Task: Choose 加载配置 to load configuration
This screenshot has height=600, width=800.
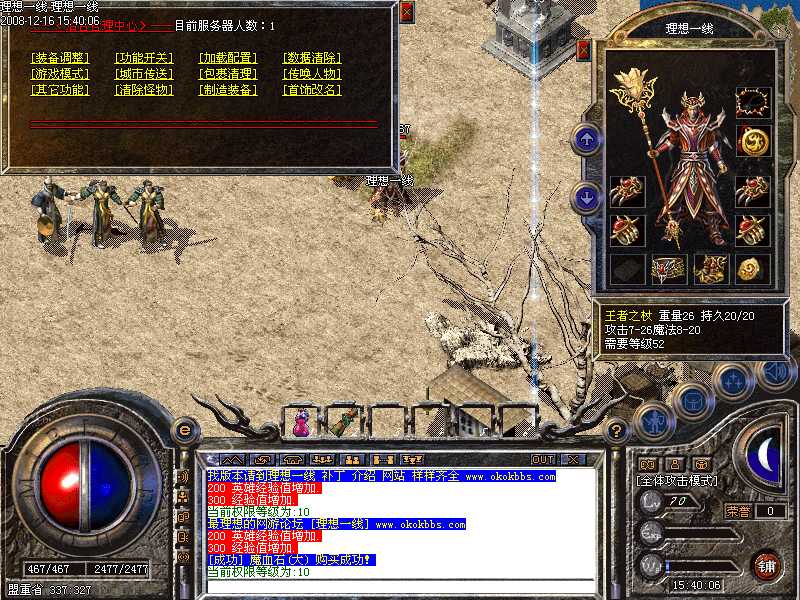Action: [x=228, y=58]
